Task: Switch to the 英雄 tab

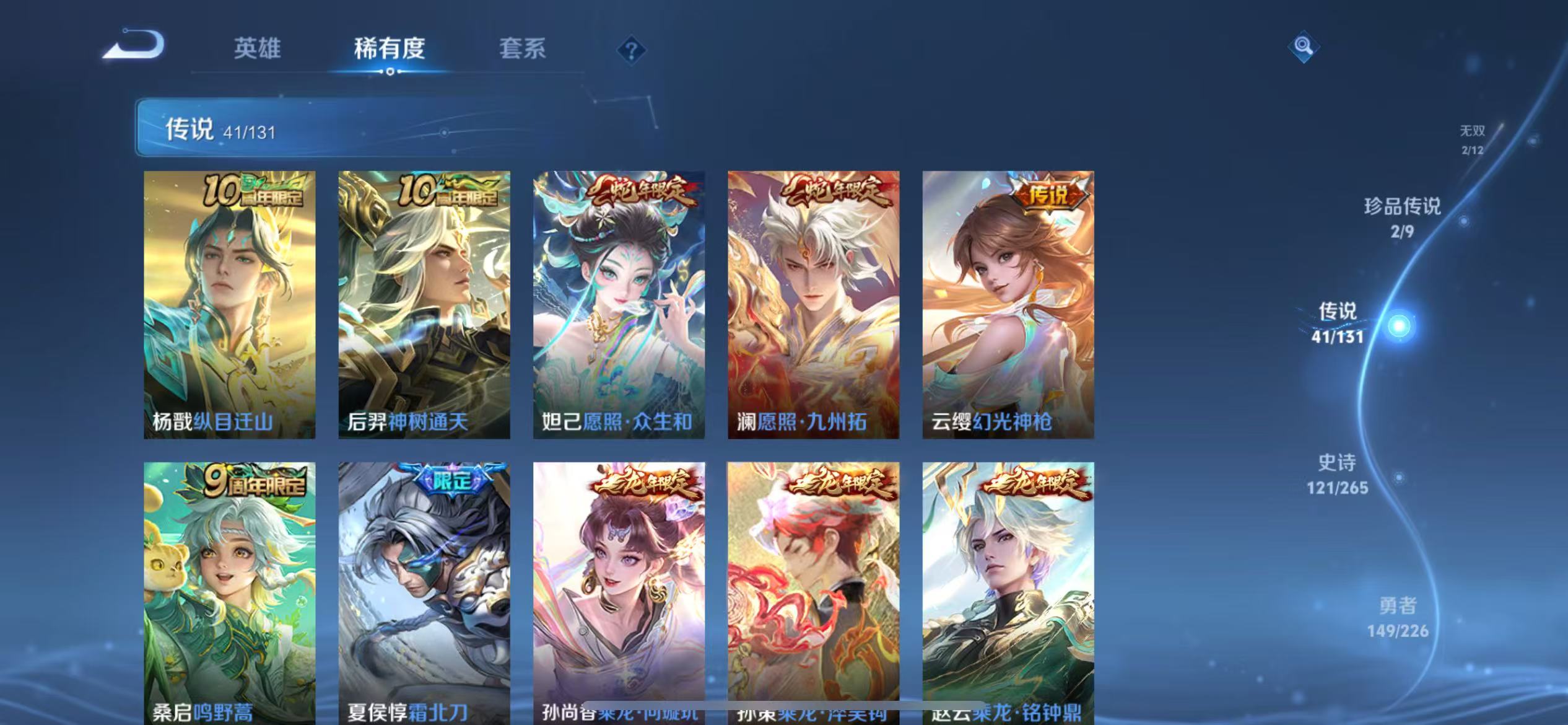Action: [x=257, y=48]
